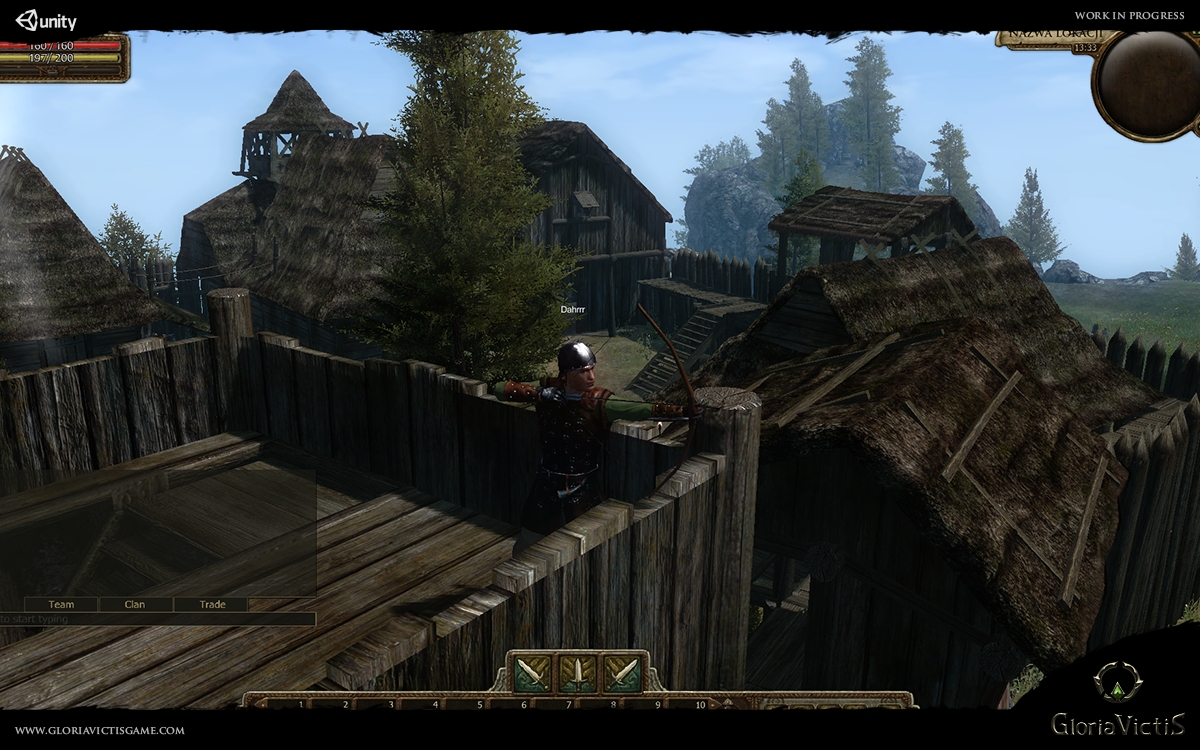
Task: Click the round minimap
Action: (x=1147, y=84)
